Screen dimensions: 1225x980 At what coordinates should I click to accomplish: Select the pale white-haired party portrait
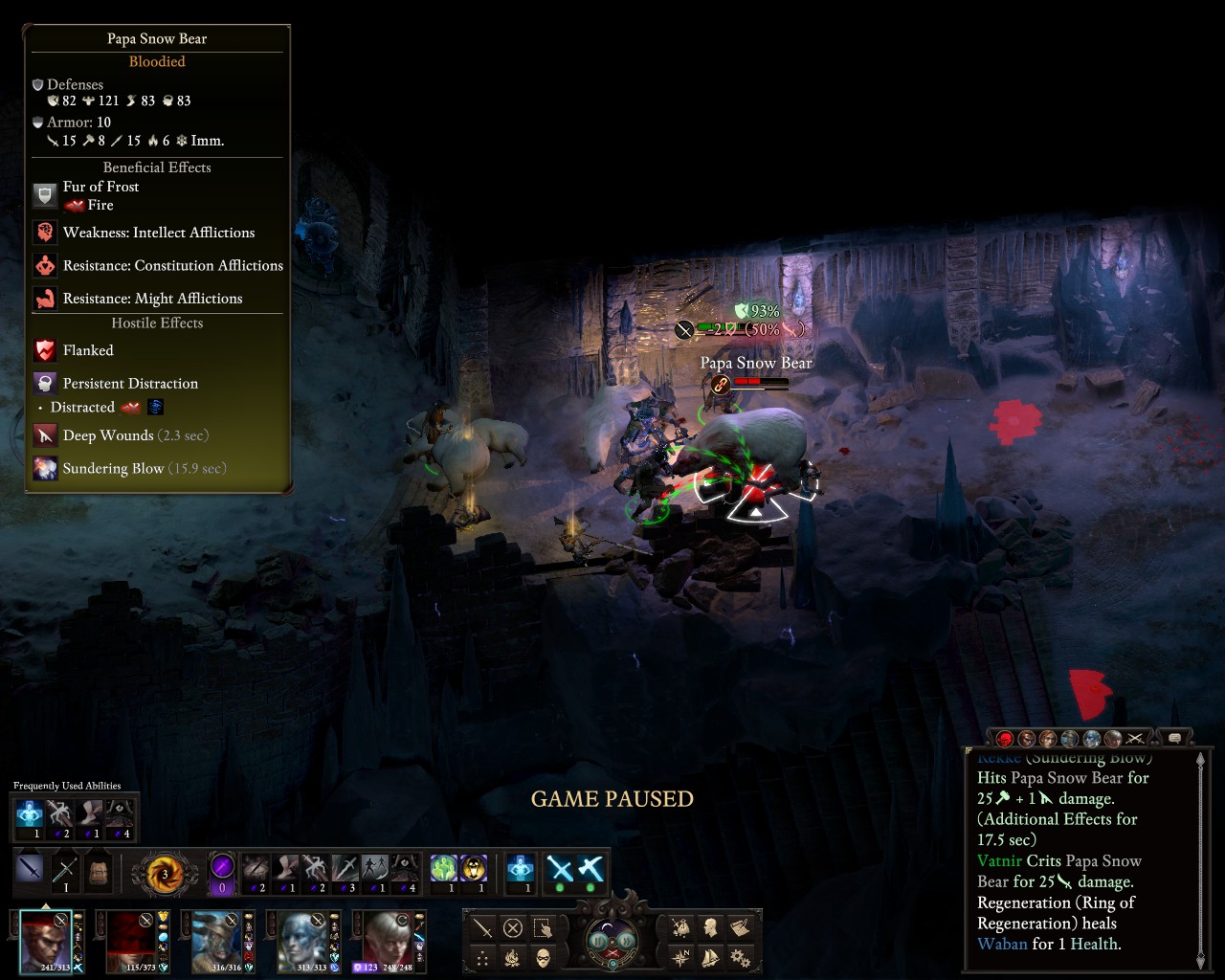click(389, 940)
